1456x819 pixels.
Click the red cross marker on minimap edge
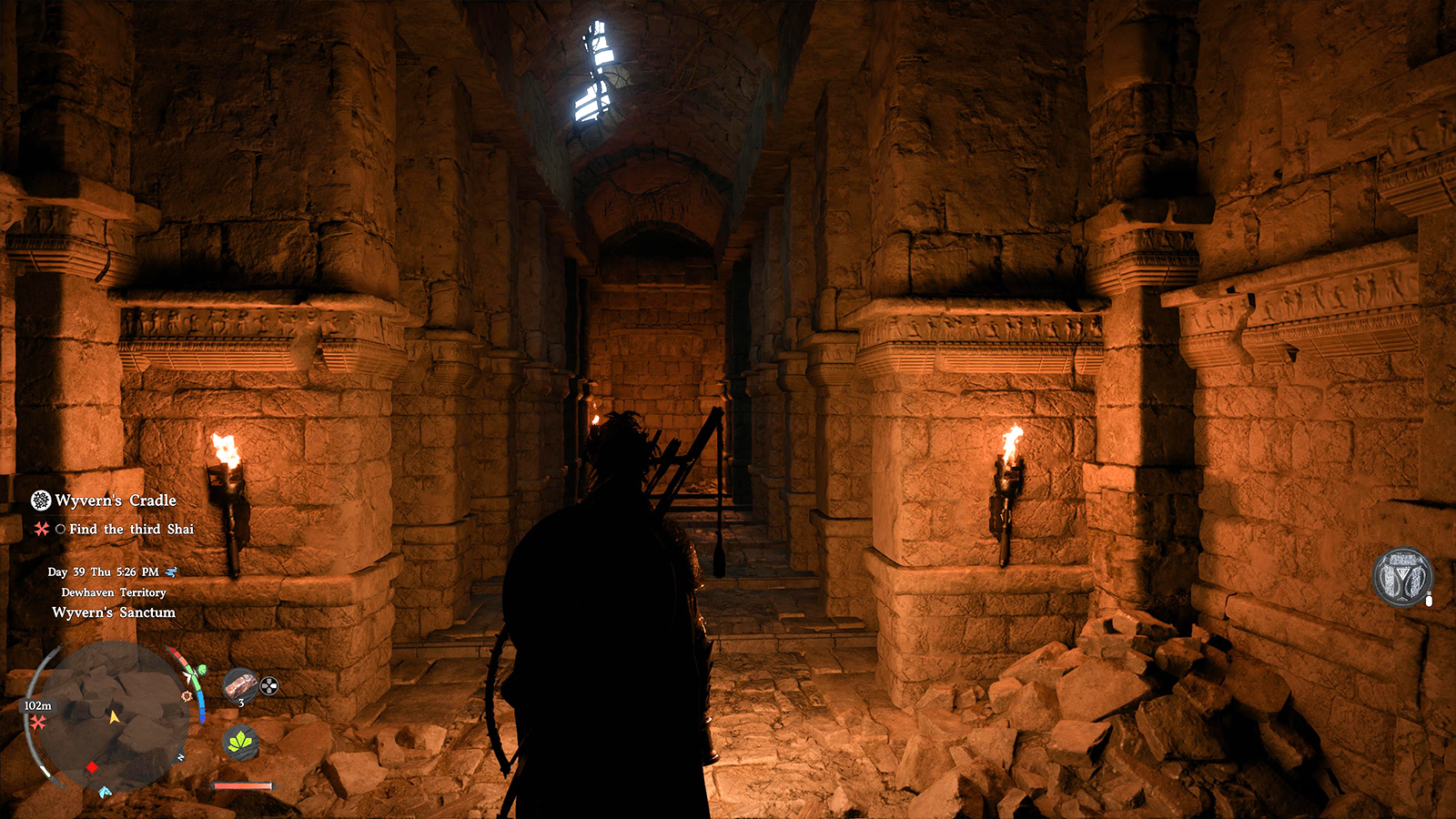coord(36,720)
